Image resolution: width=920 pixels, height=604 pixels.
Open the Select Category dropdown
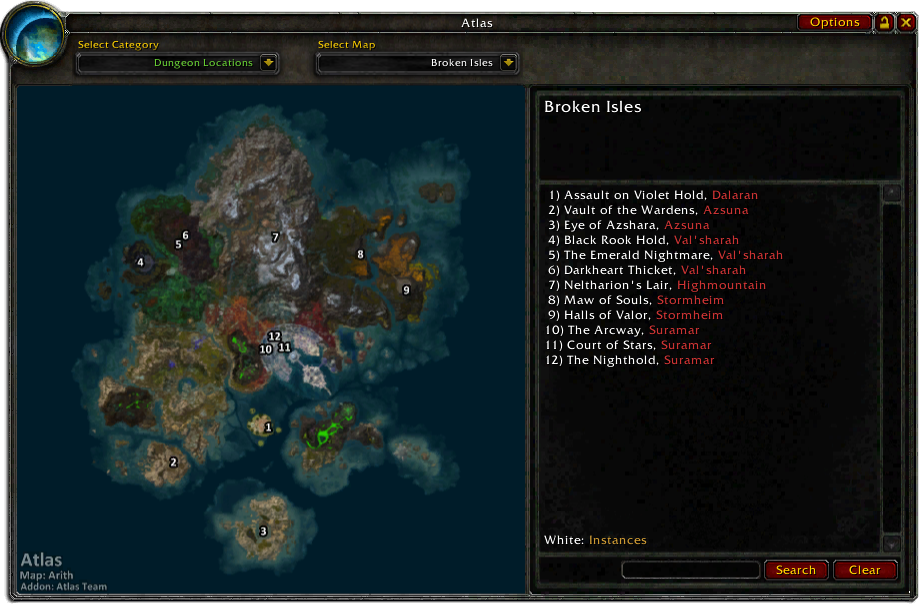pyautogui.click(x=268, y=63)
